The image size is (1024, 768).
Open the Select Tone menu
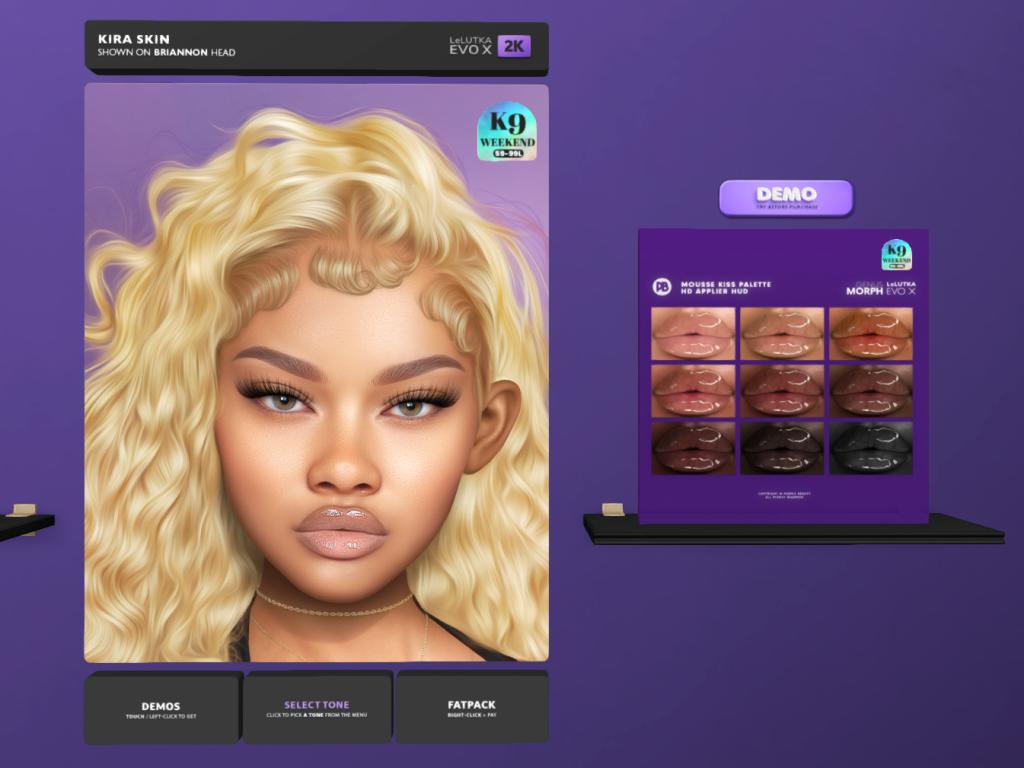pos(316,708)
